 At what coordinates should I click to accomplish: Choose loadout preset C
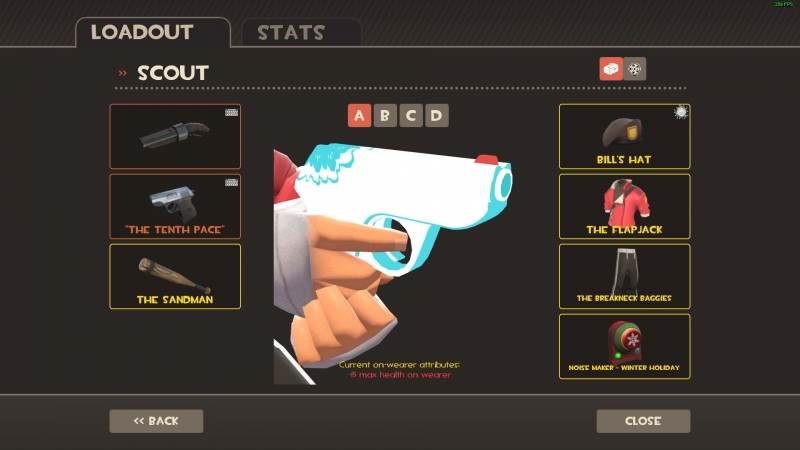point(411,116)
